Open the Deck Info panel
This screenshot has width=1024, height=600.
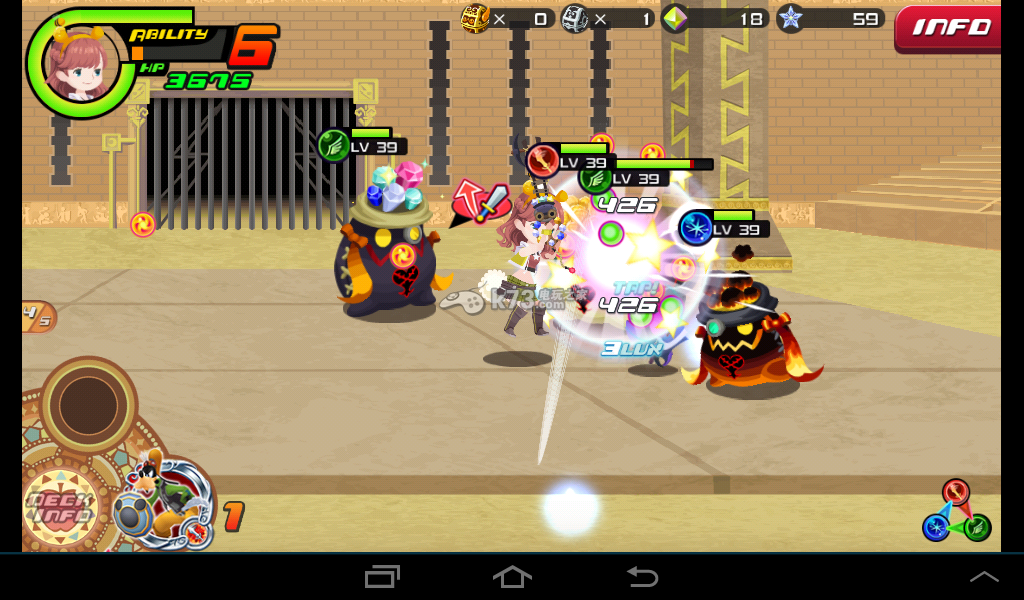tap(60, 507)
